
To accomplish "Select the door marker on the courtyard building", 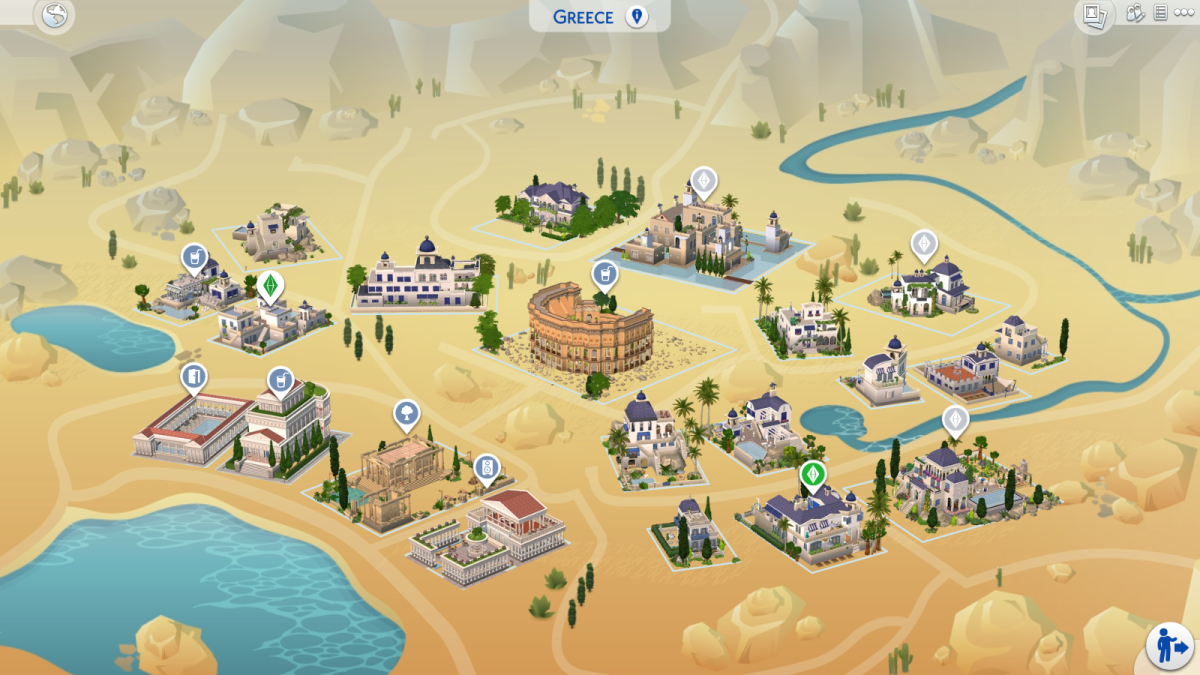I will click(194, 379).
